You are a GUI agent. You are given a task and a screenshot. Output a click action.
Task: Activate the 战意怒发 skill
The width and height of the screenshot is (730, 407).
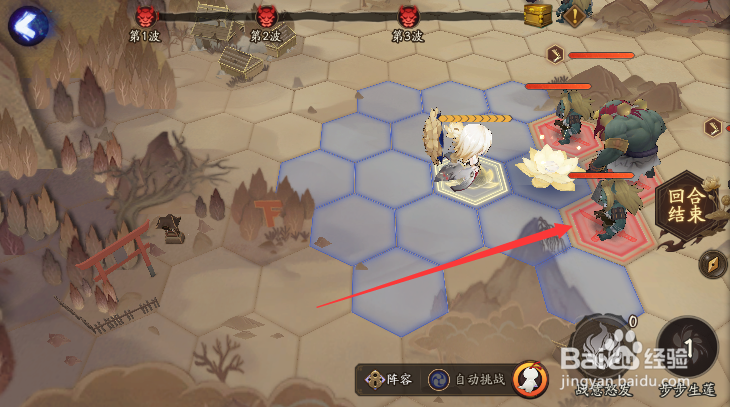pos(603,345)
